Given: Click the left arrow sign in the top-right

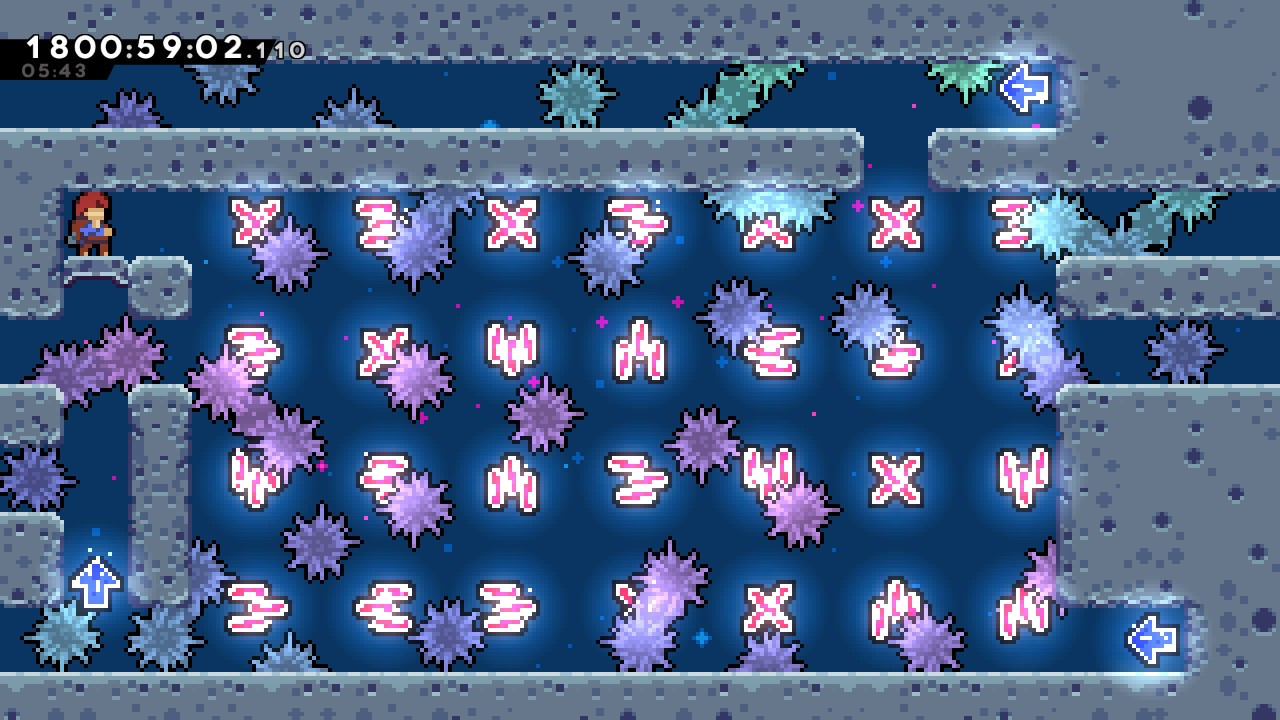Looking at the screenshot, I should [x=1023, y=90].
